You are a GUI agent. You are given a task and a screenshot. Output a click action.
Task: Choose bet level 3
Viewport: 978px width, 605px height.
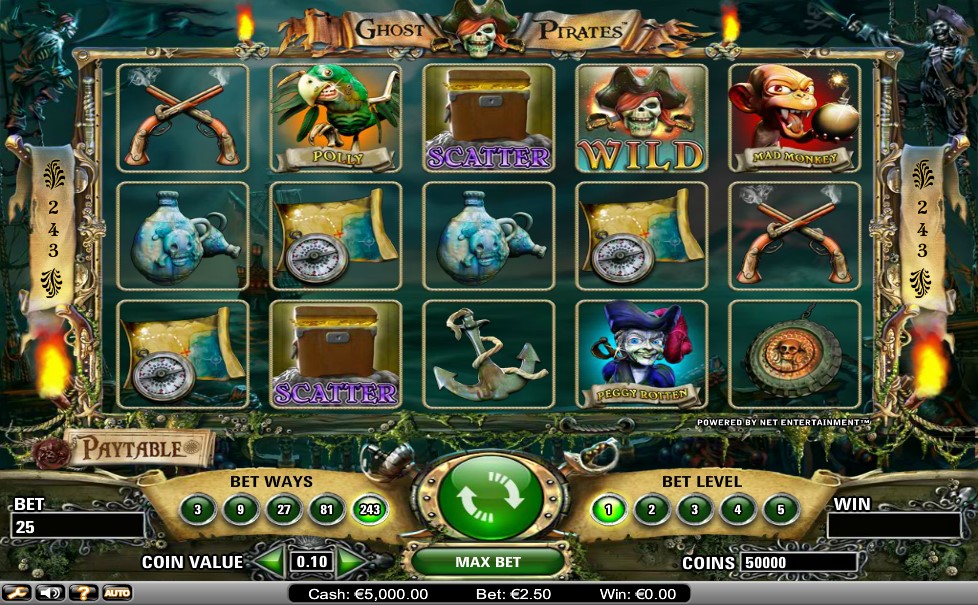(695, 510)
